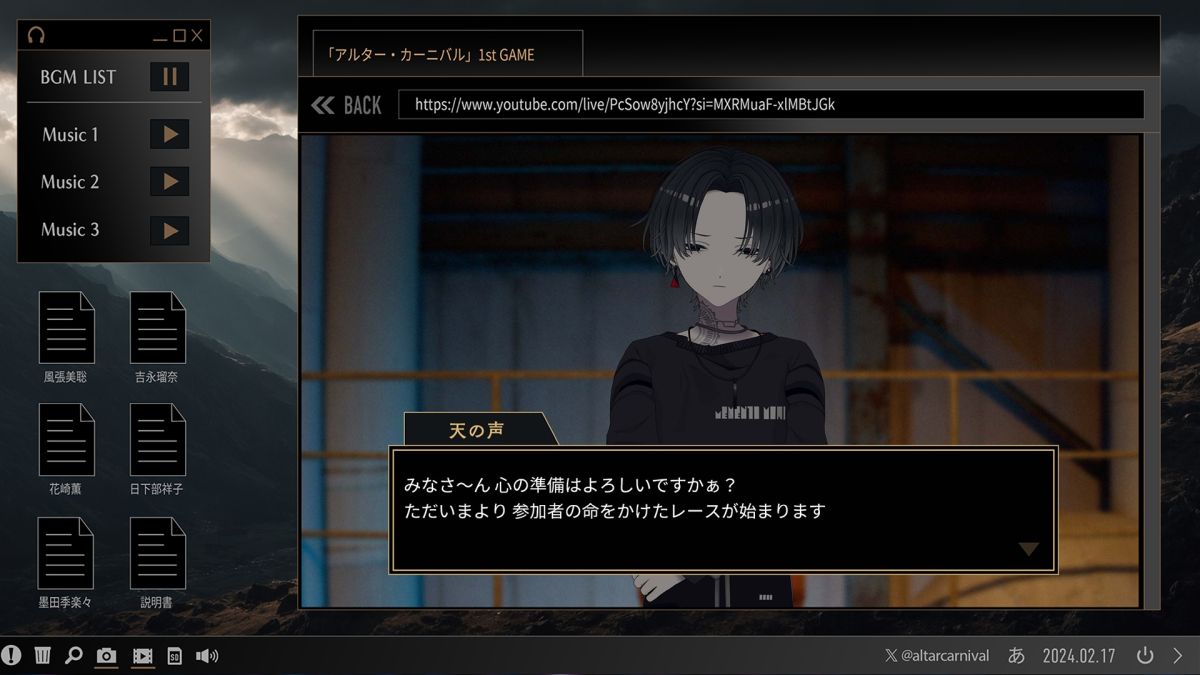The height and width of the screenshot is (675, 1200).
Task: Pause the BGM list playback
Action: click(x=169, y=77)
